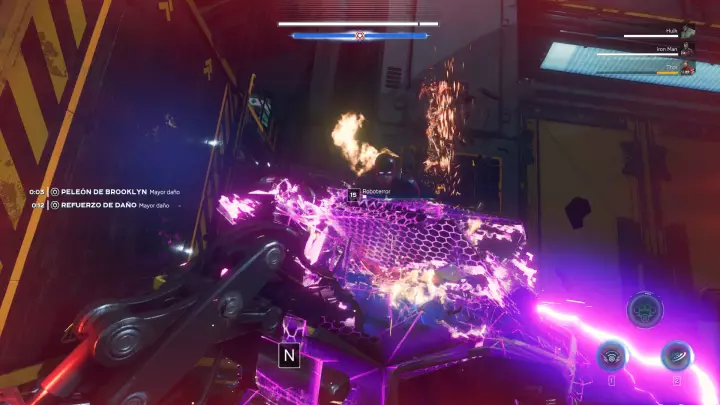Activate the top heroic ability icon
Image resolution: width=720 pixels, height=405 pixels.
click(x=645, y=310)
